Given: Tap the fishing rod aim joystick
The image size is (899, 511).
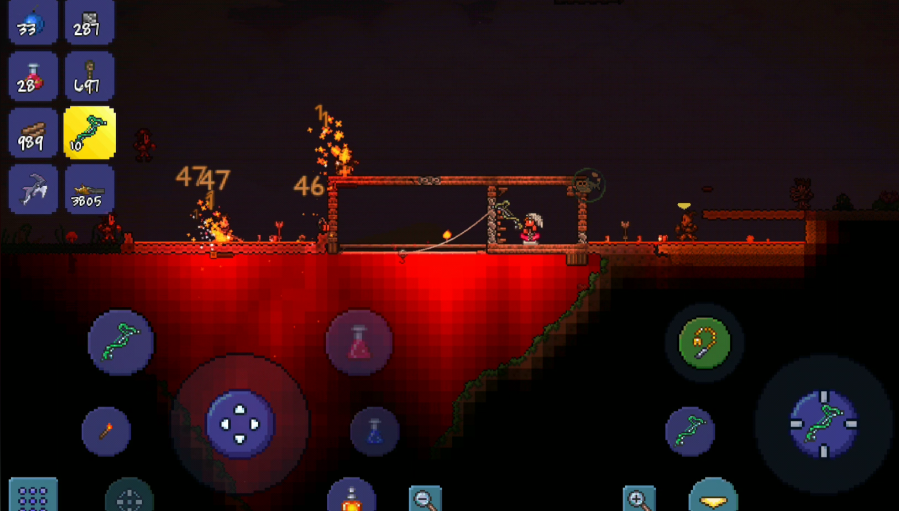Looking at the screenshot, I should pyautogui.click(x=823, y=424).
